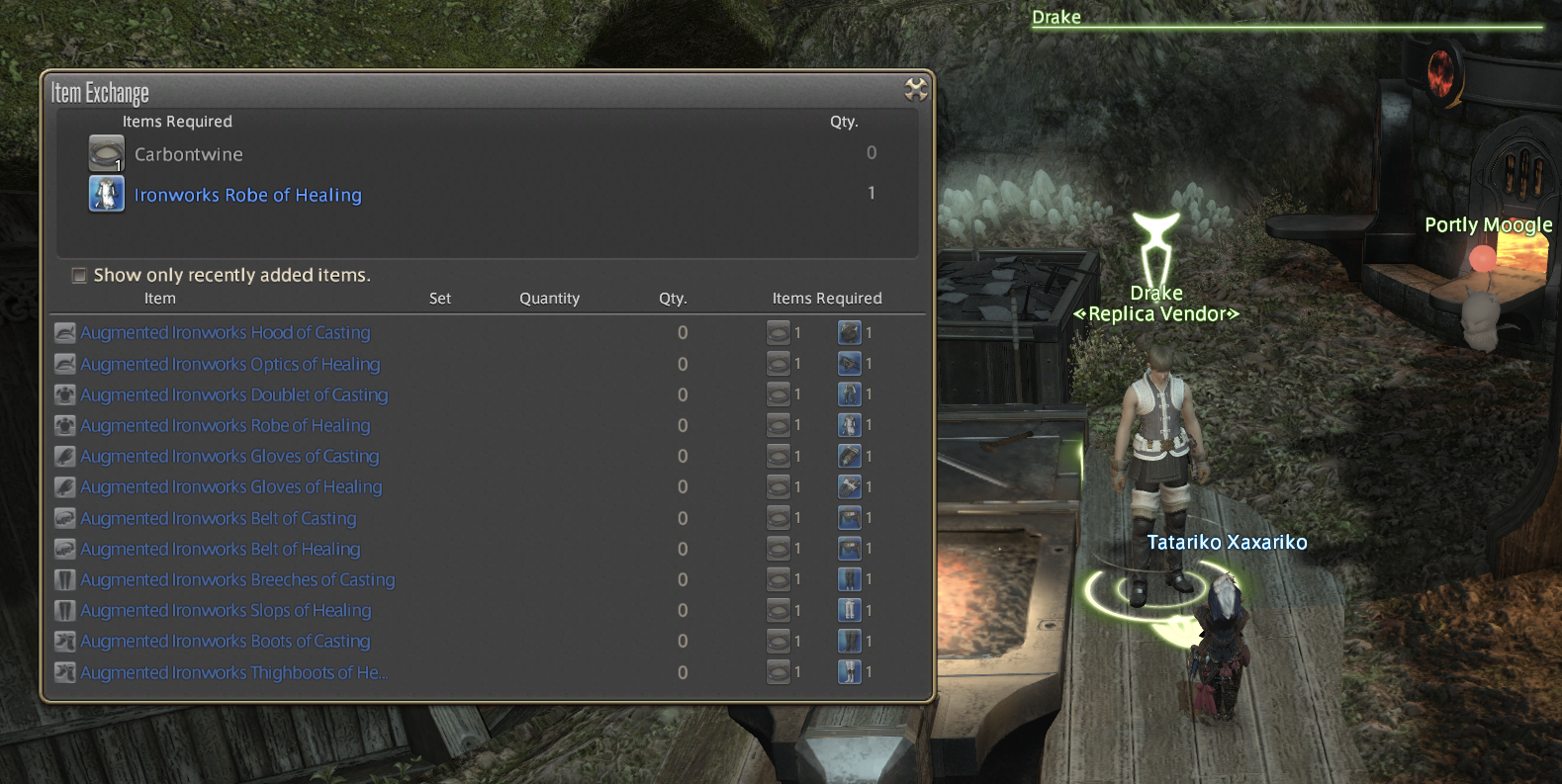Select Augmented Ironworks Hood of Casting
1562x784 pixels.
tap(226, 333)
